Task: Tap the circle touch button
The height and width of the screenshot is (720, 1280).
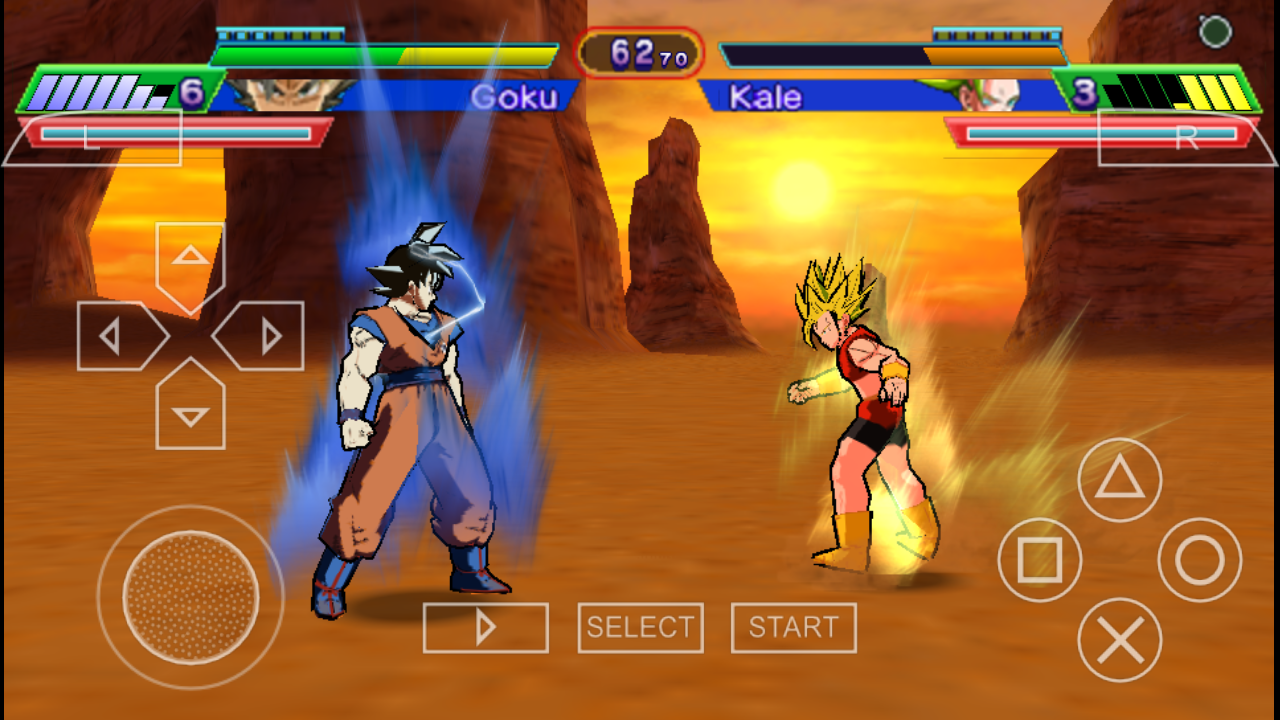Action: coord(1199,560)
